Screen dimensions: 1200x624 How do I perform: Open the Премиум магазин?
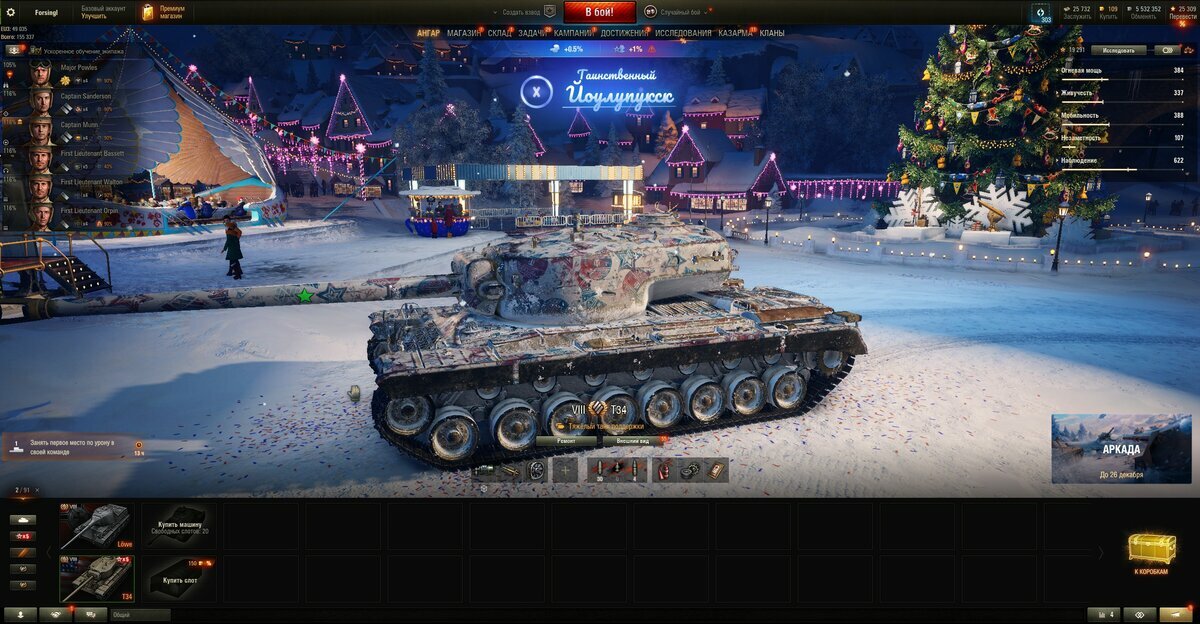[164, 12]
